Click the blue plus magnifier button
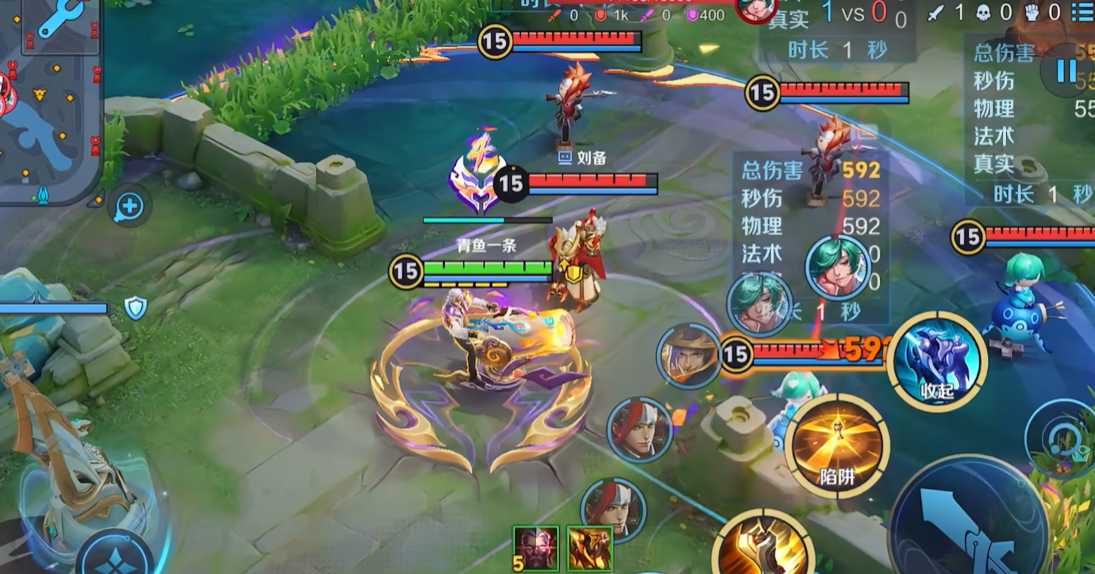 130,207
